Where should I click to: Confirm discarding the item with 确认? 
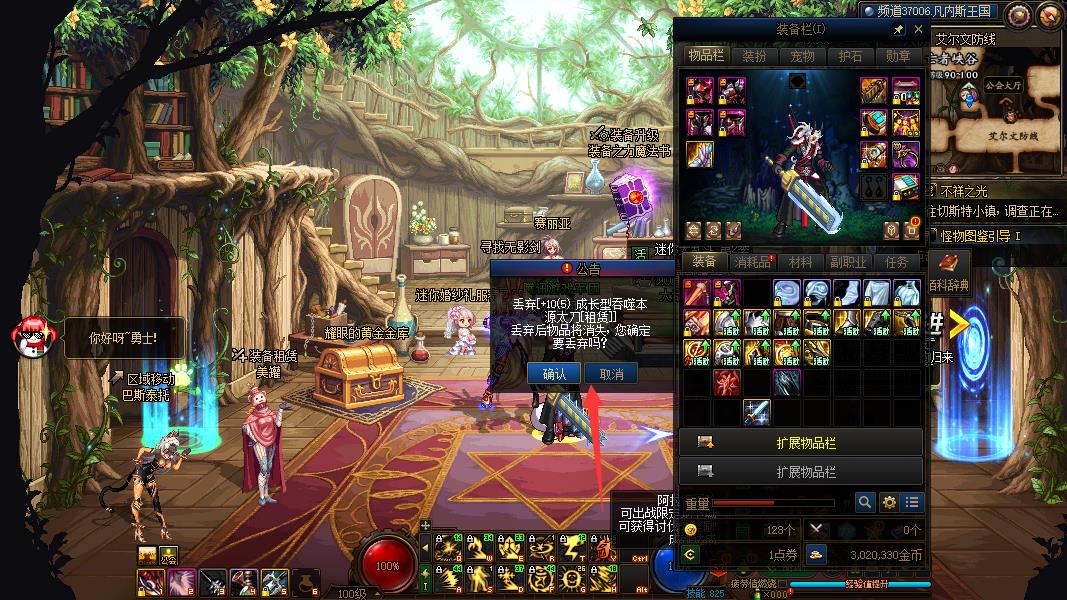(554, 374)
